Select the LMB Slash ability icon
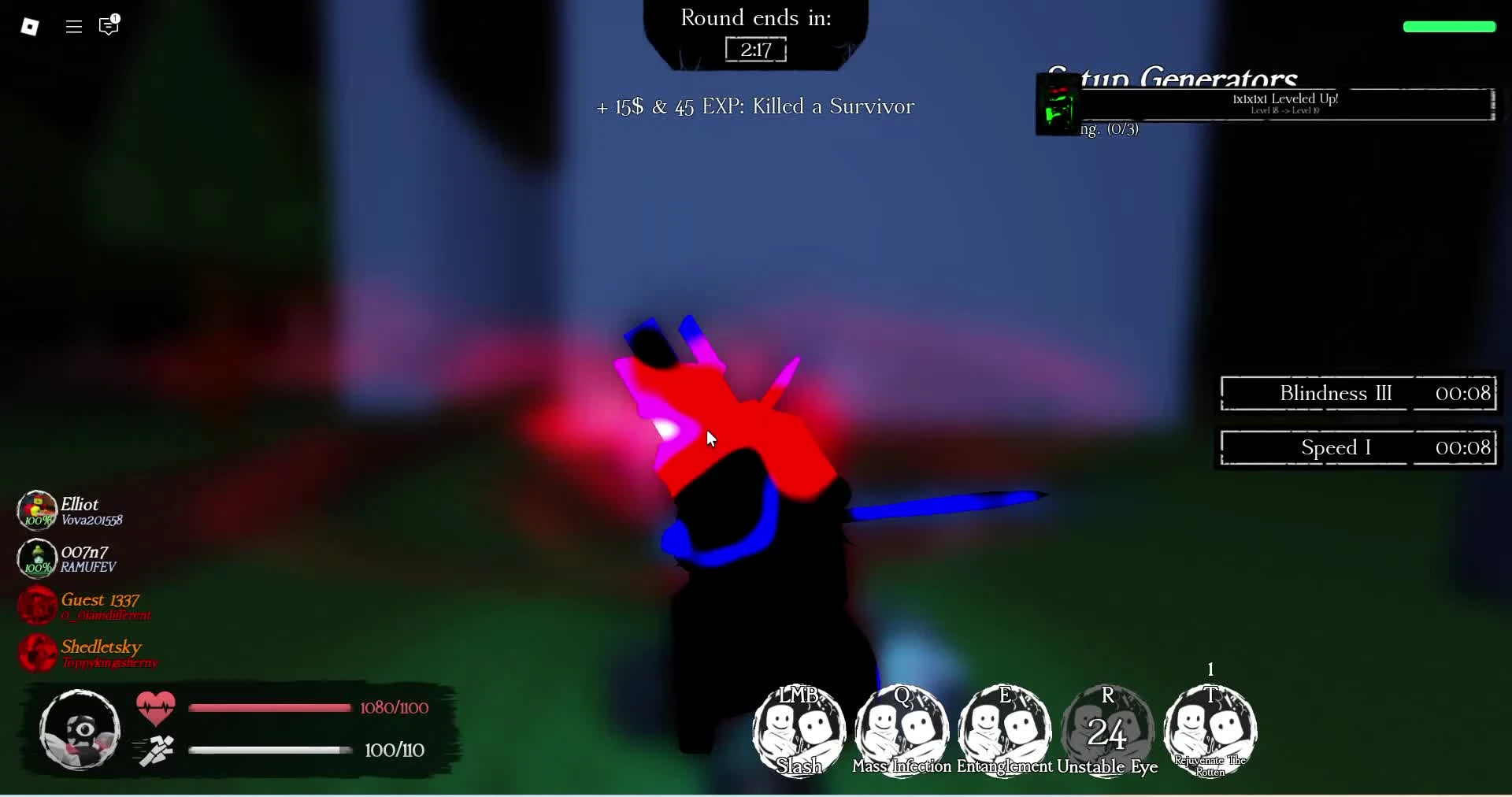Screen dimensions: 1512x797 798,731
